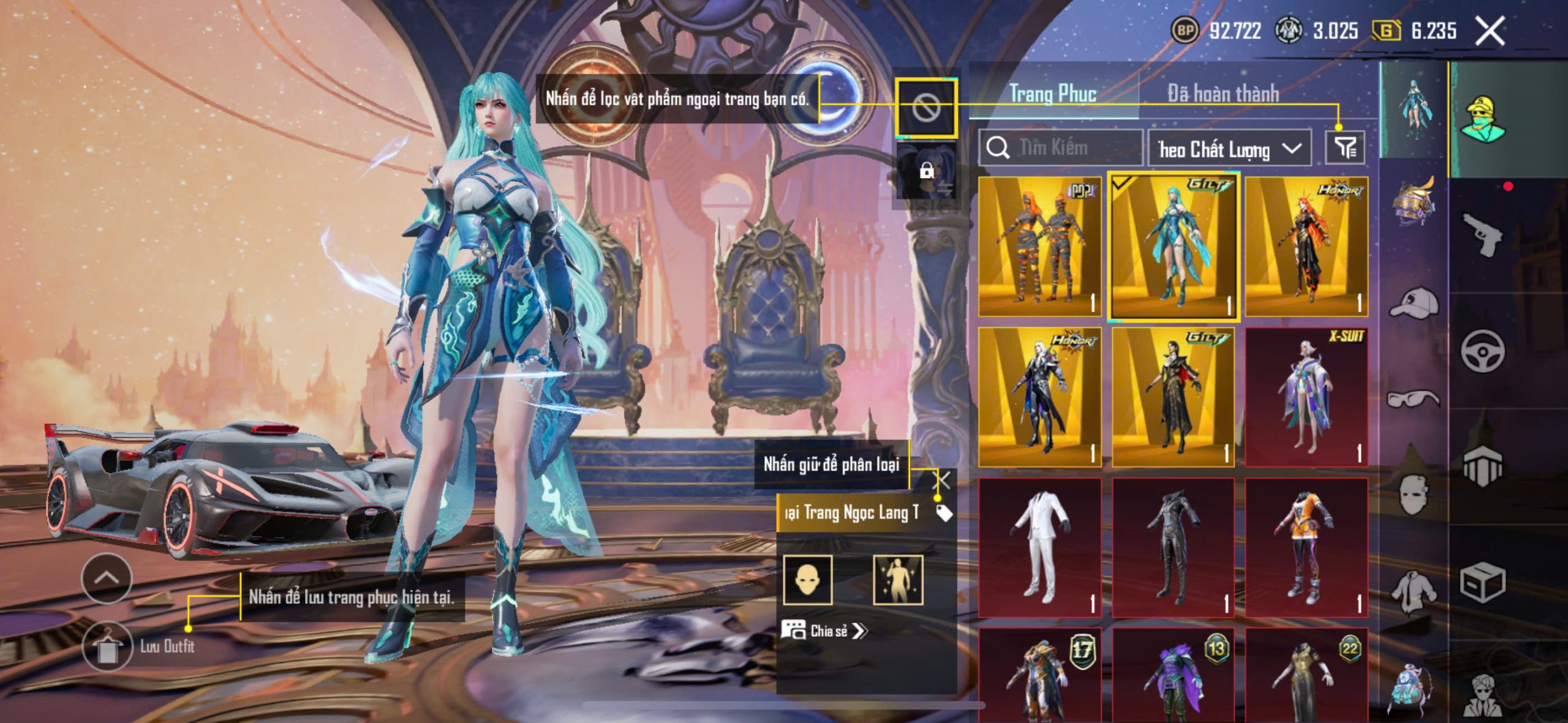Select the orange mummy duo outfit
This screenshot has height=723, width=1568.
(1039, 247)
